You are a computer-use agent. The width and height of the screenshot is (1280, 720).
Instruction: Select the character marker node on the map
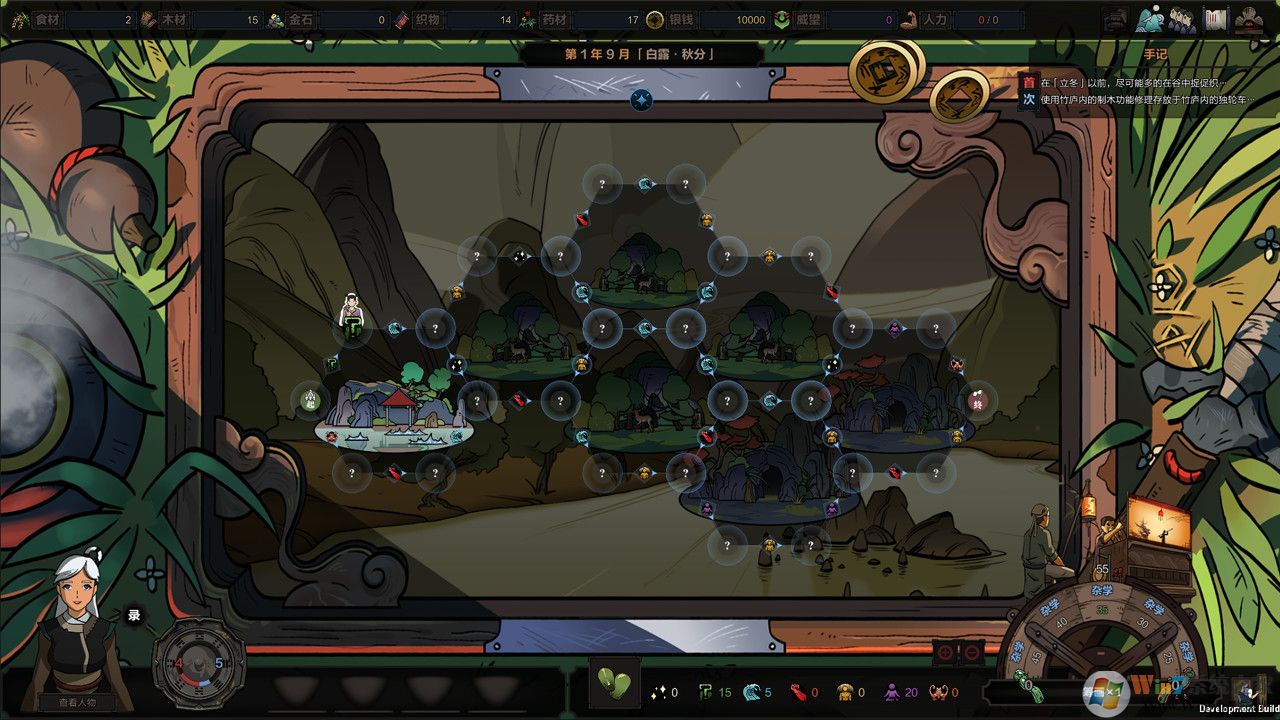[351, 320]
